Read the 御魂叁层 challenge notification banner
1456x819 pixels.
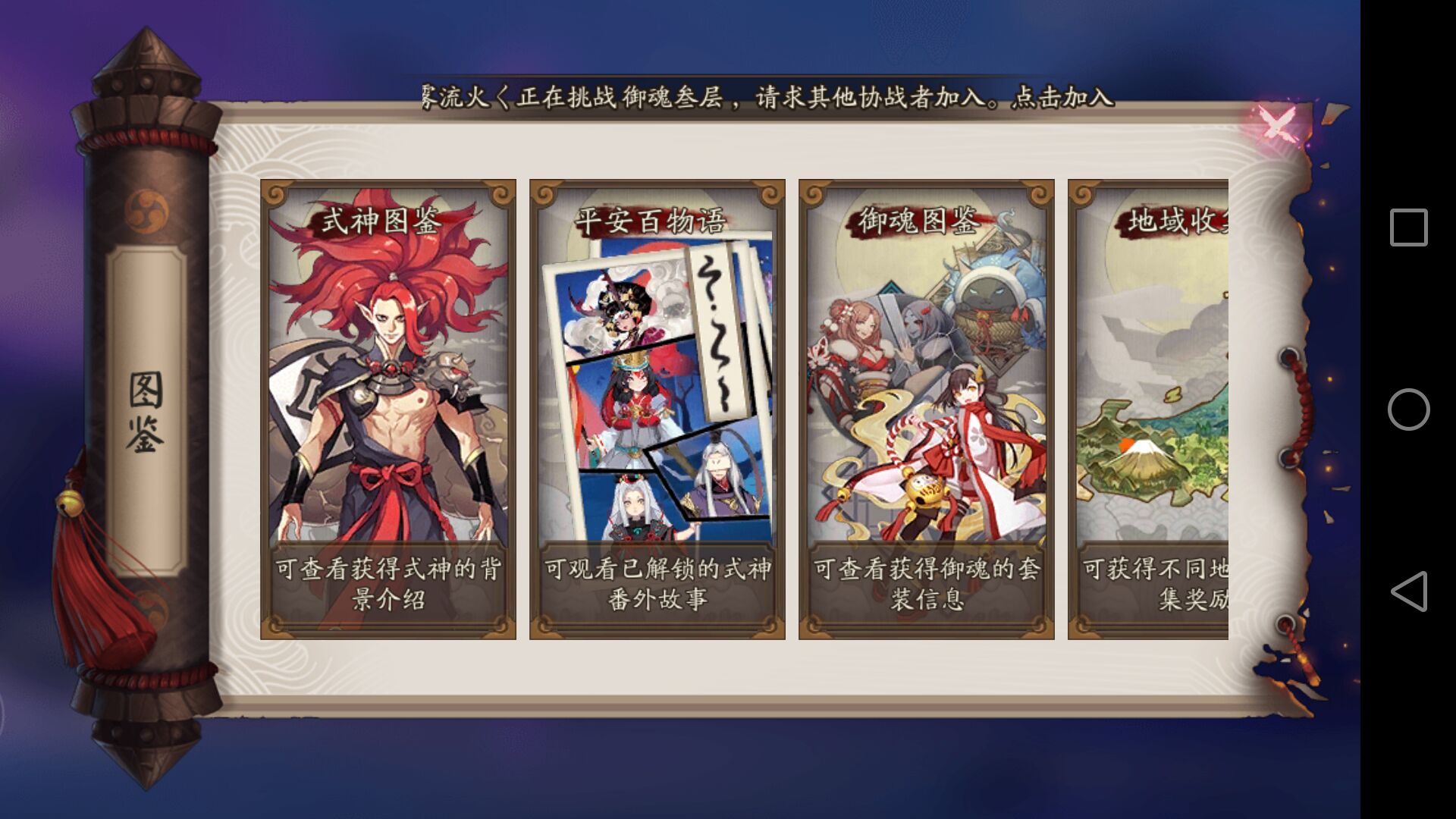[x=758, y=97]
